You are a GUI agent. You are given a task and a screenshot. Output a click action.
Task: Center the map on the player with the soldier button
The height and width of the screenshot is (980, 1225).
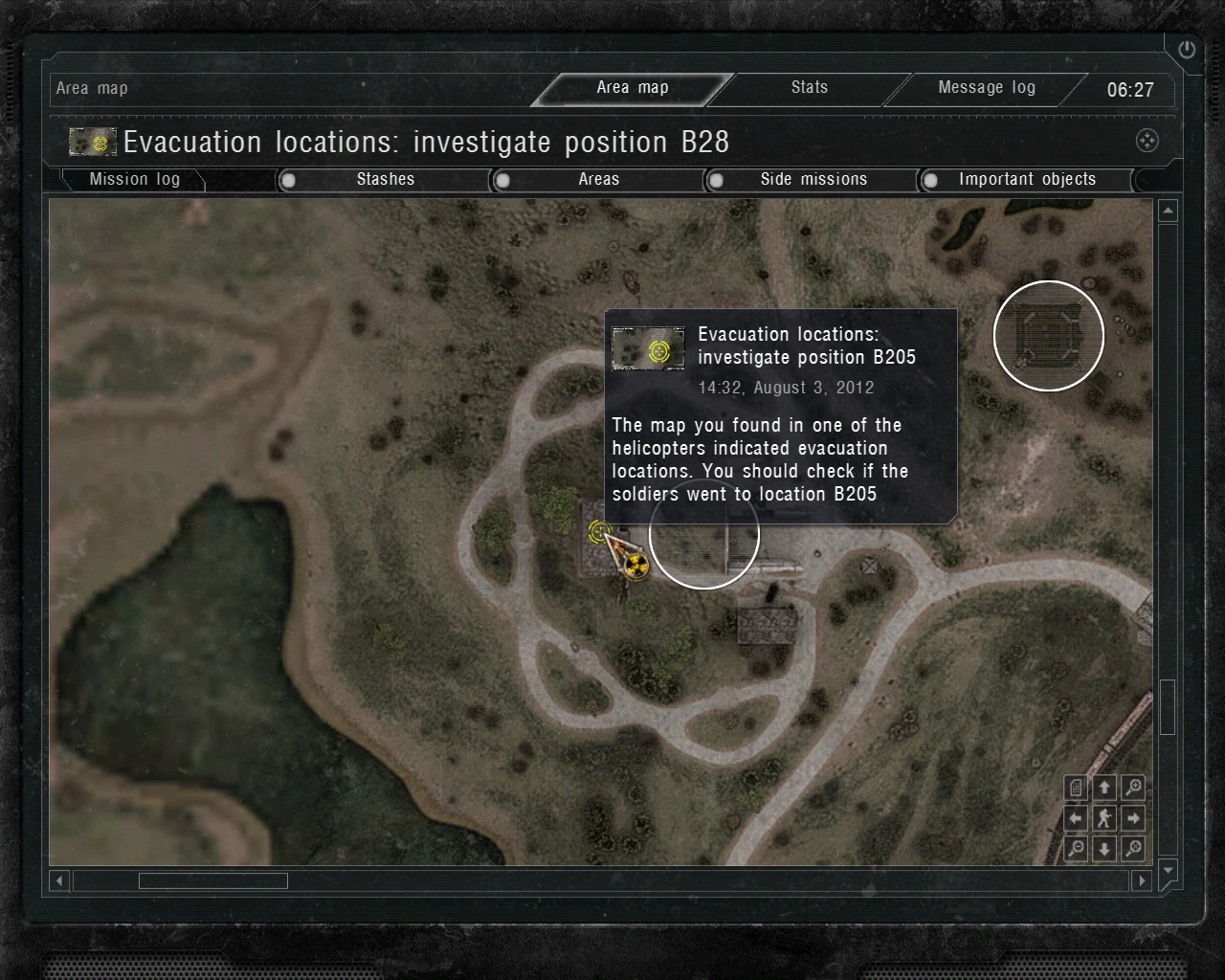1104,818
